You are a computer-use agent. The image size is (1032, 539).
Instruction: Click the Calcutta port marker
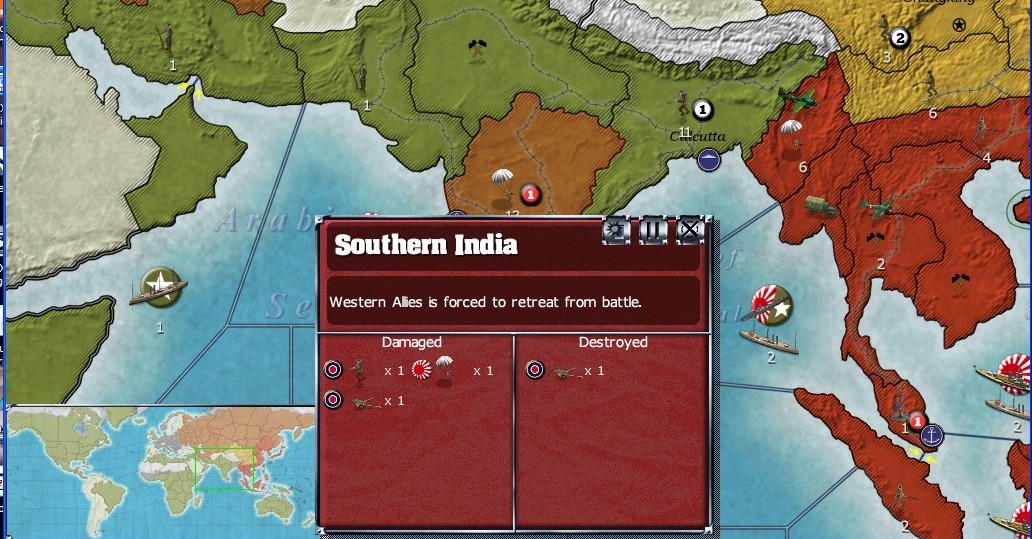(x=710, y=158)
